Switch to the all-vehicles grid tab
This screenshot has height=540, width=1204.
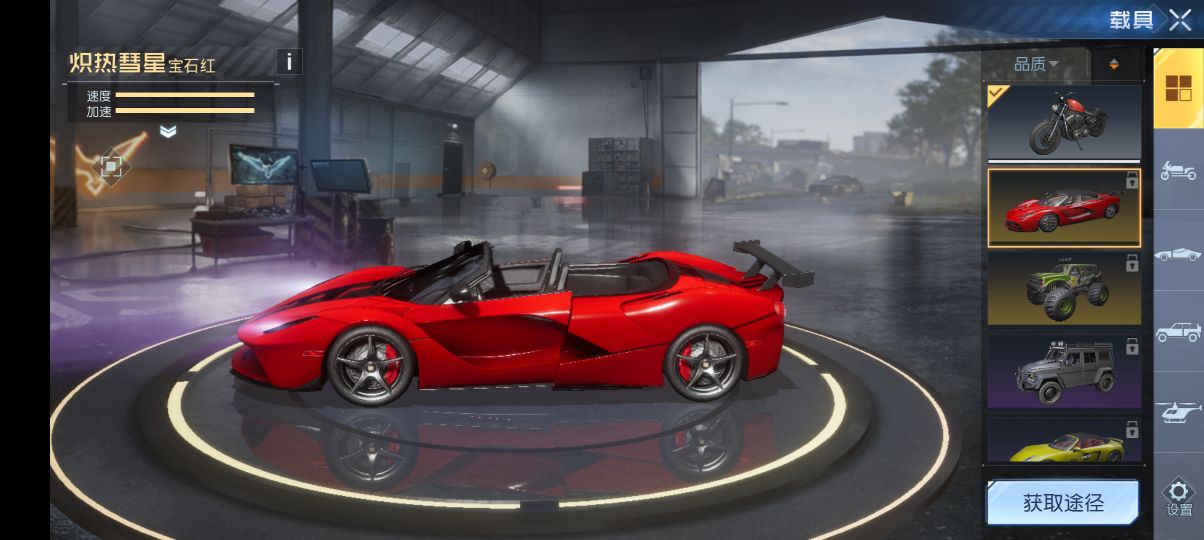click(x=1178, y=88)
